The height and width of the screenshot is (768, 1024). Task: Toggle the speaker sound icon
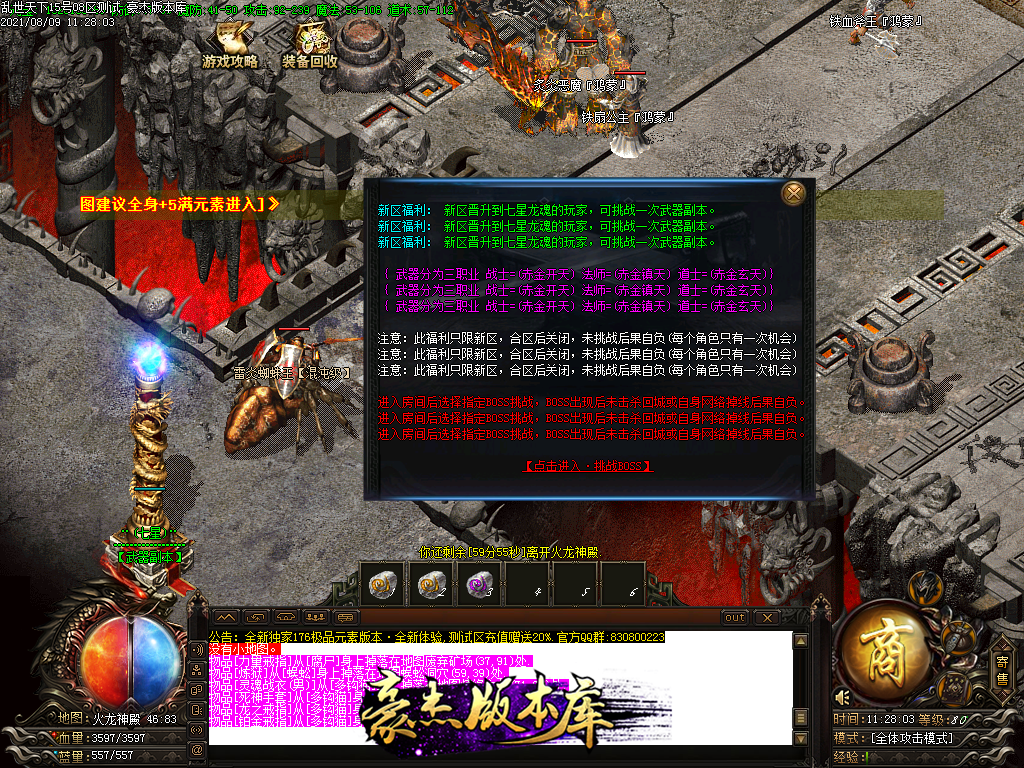click(x=843, y=697)
